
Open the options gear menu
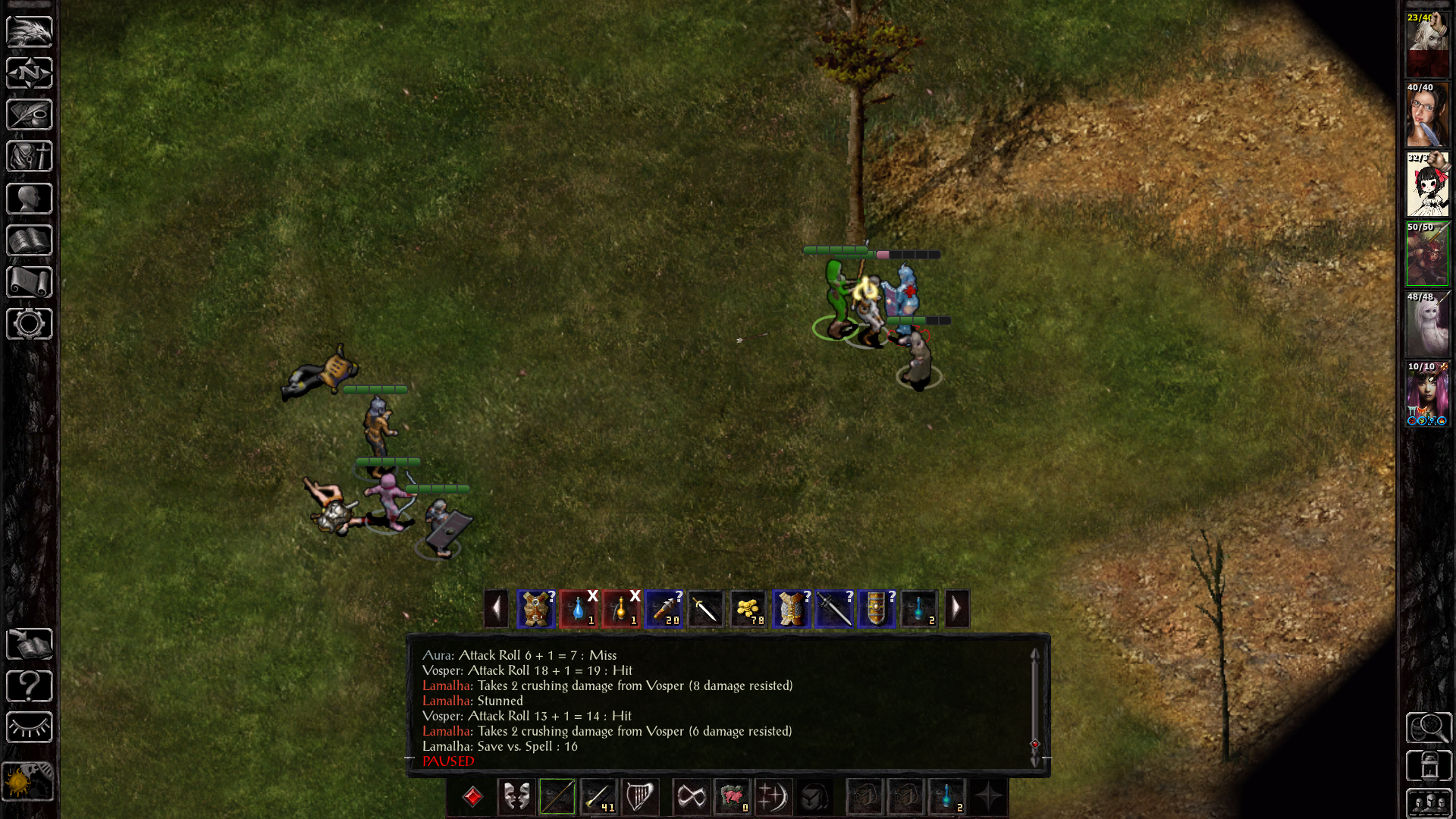point(30,324)
